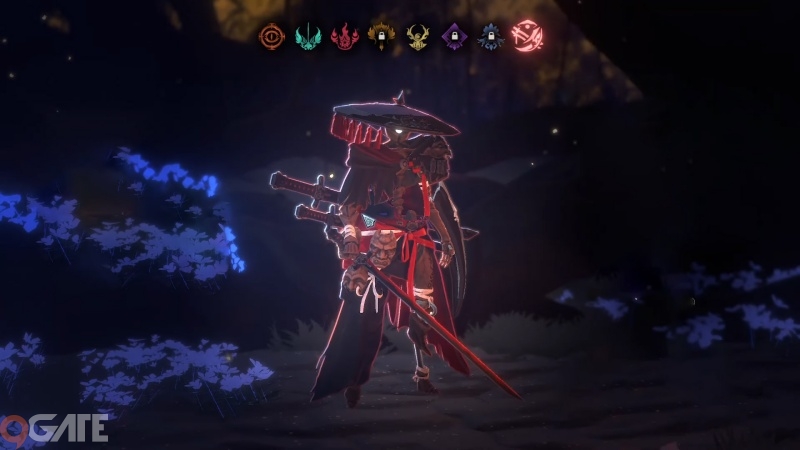Image resolution: width=800 pixels, height=450 pixels.
Task: Choose the teal winged sword emblem
Action: [x=307, y=37]
